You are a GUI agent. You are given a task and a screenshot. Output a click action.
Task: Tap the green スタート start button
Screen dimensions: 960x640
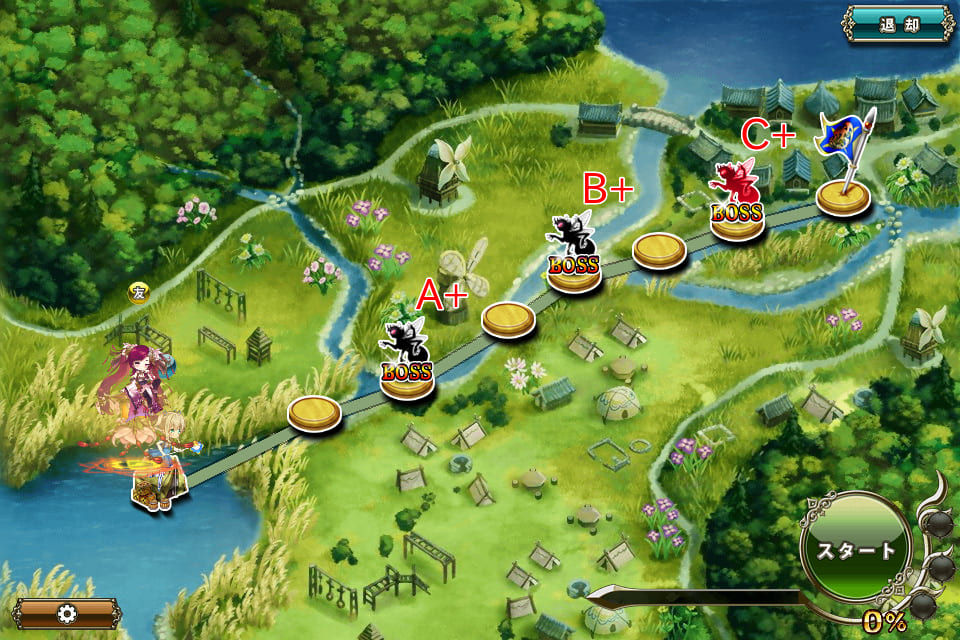(x=855, y=550)
